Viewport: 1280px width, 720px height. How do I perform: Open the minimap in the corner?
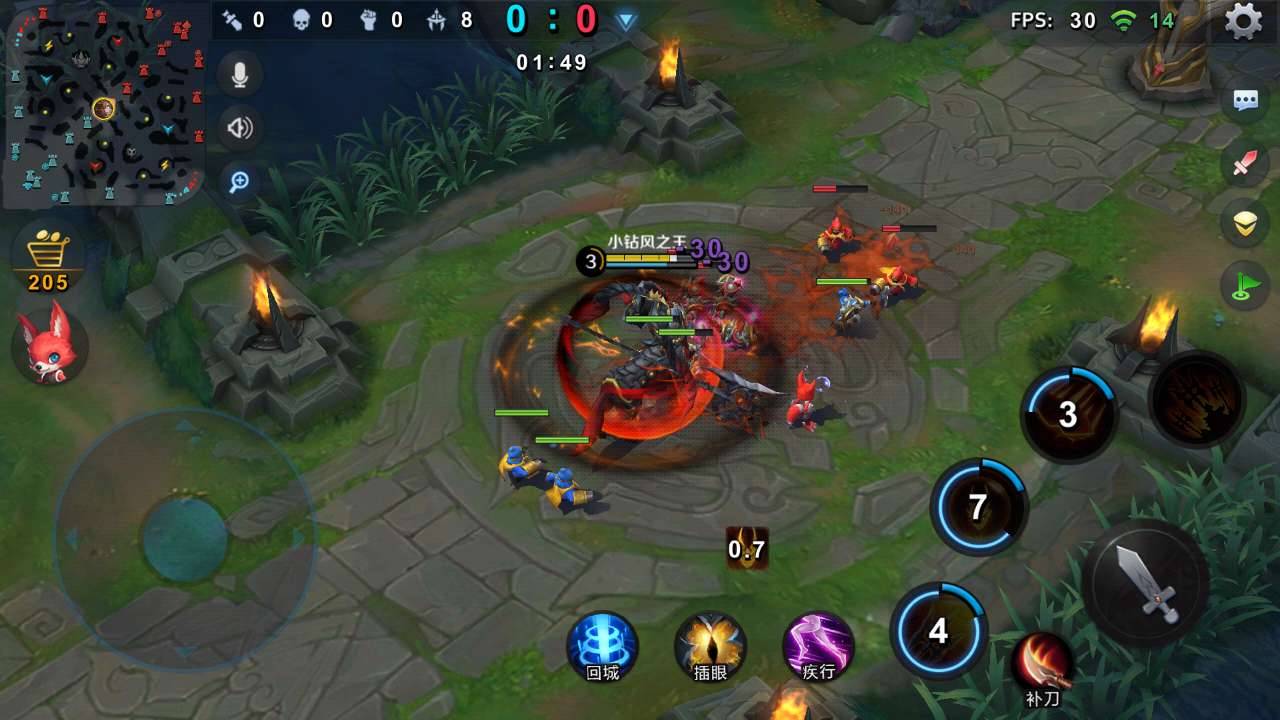pos(104,104)
